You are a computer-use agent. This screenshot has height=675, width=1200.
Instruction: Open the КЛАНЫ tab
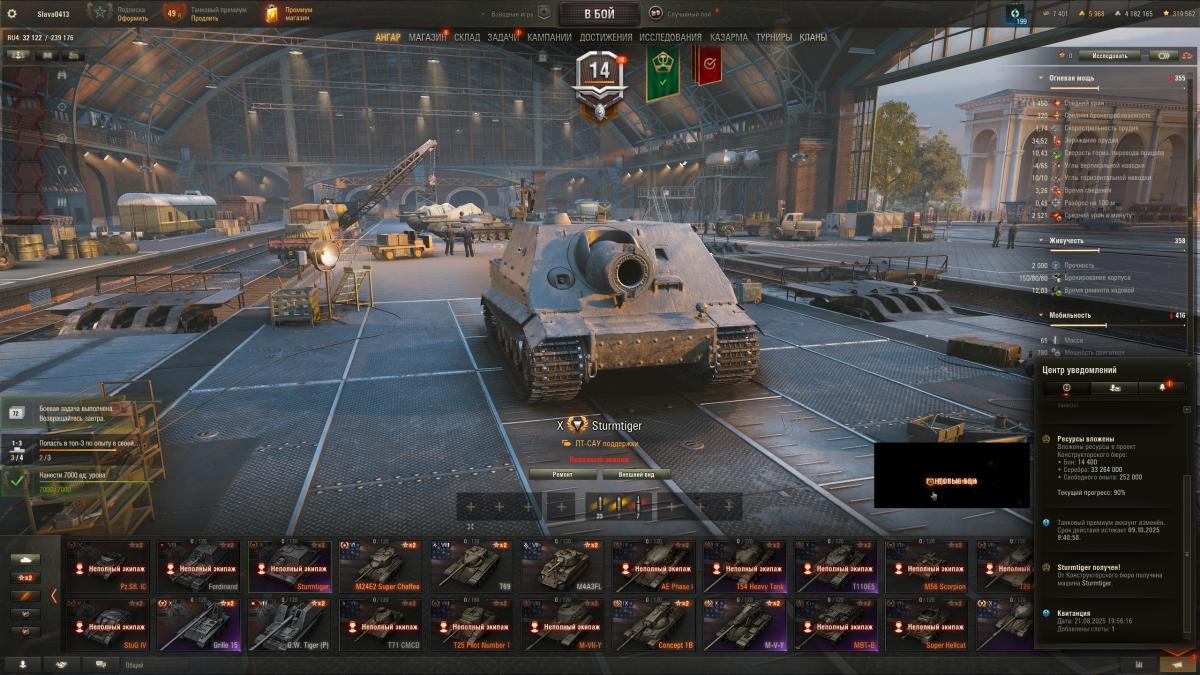[813, 37]
